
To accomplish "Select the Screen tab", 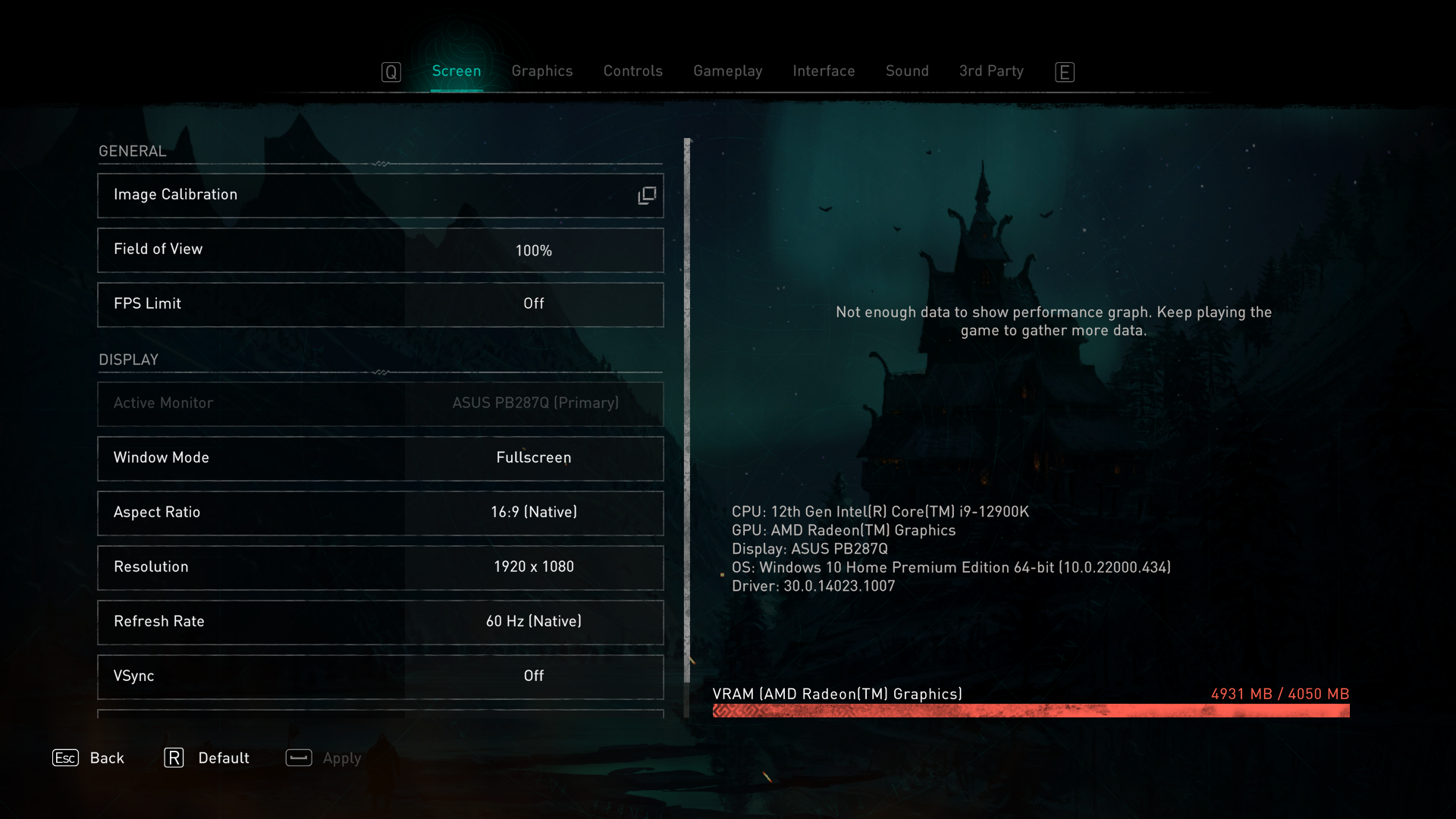I will pos(457,71).
